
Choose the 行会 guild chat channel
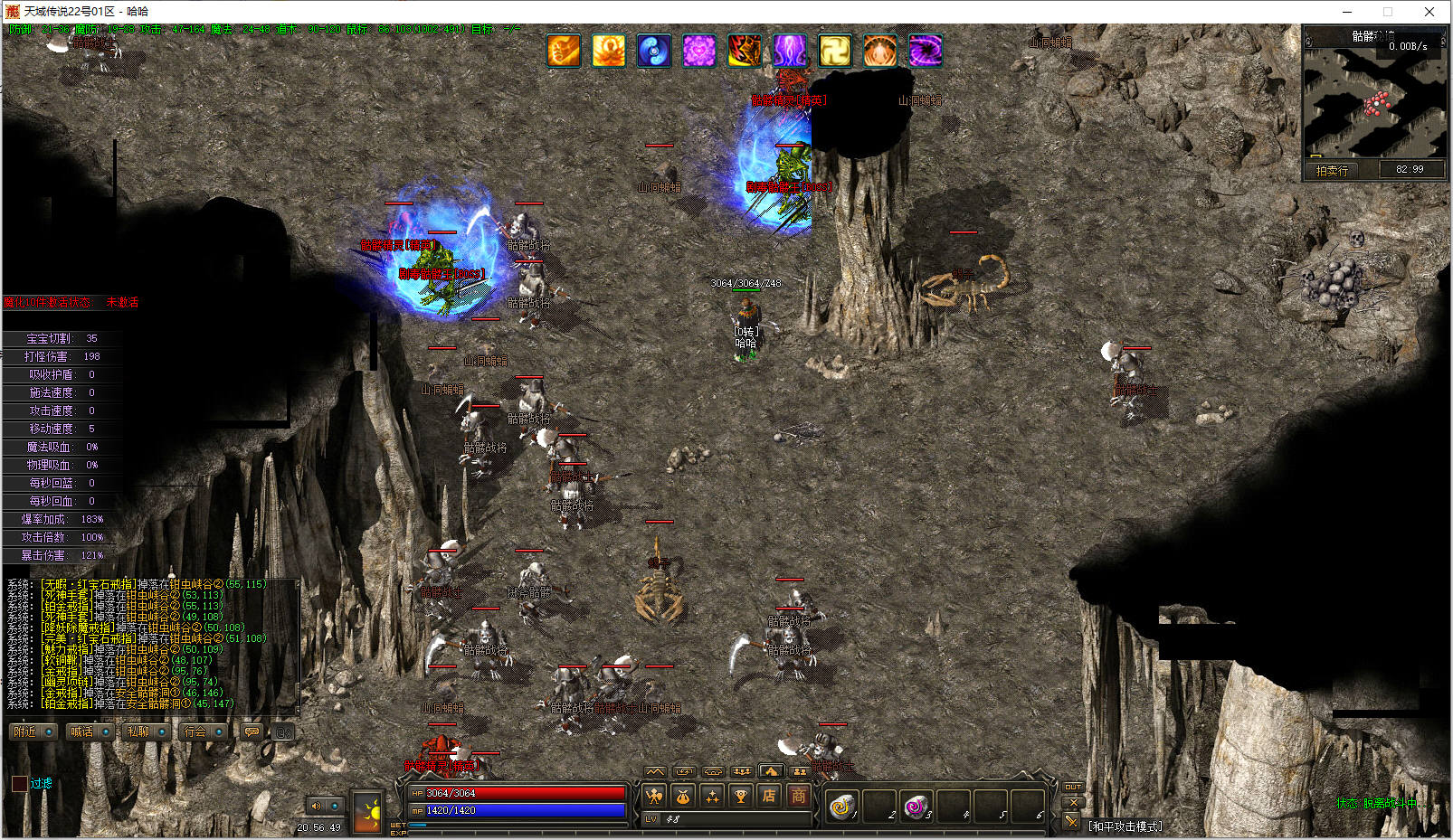tap(195, 731)
